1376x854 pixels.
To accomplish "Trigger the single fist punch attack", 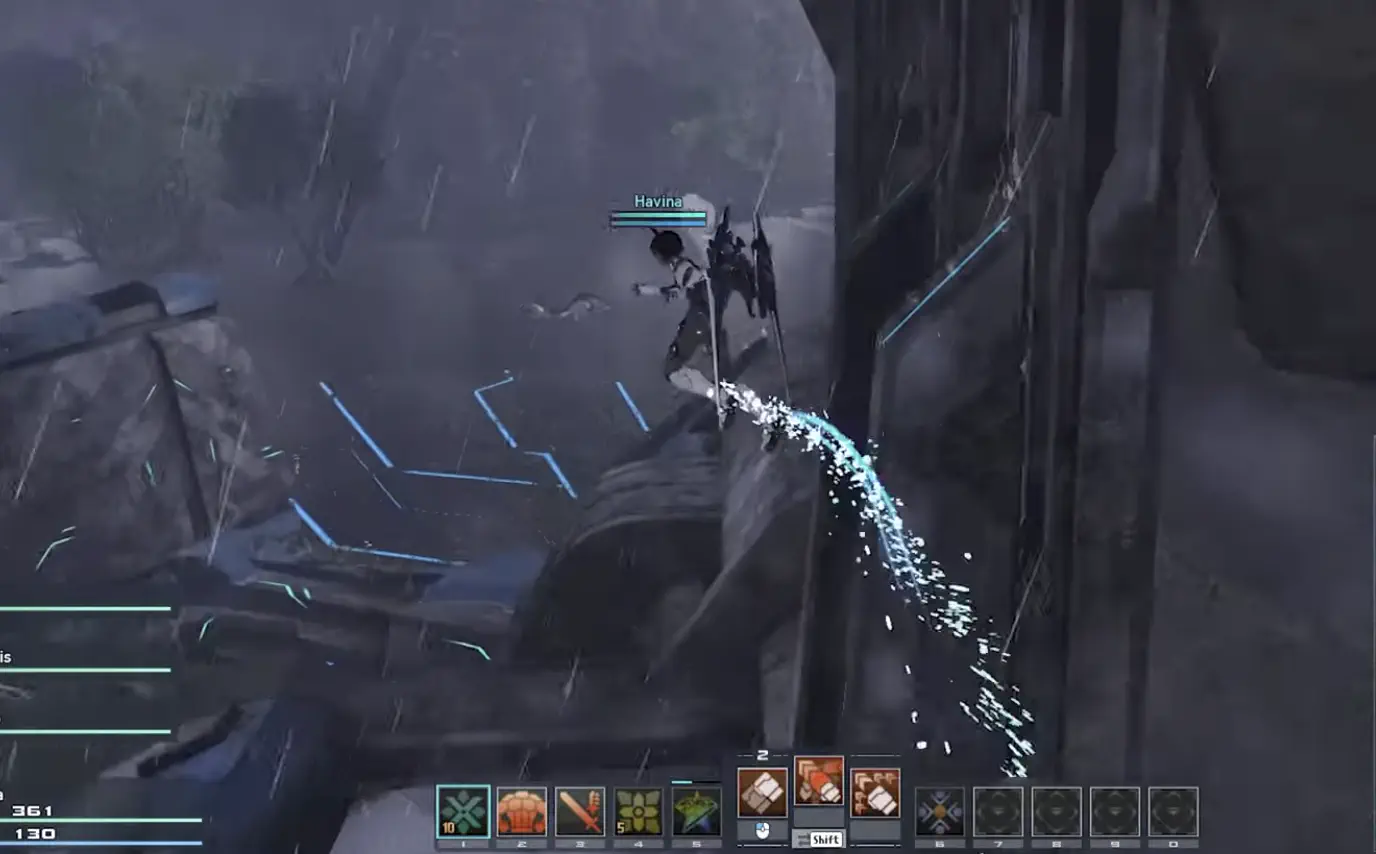I will click(x=762, y=792).
